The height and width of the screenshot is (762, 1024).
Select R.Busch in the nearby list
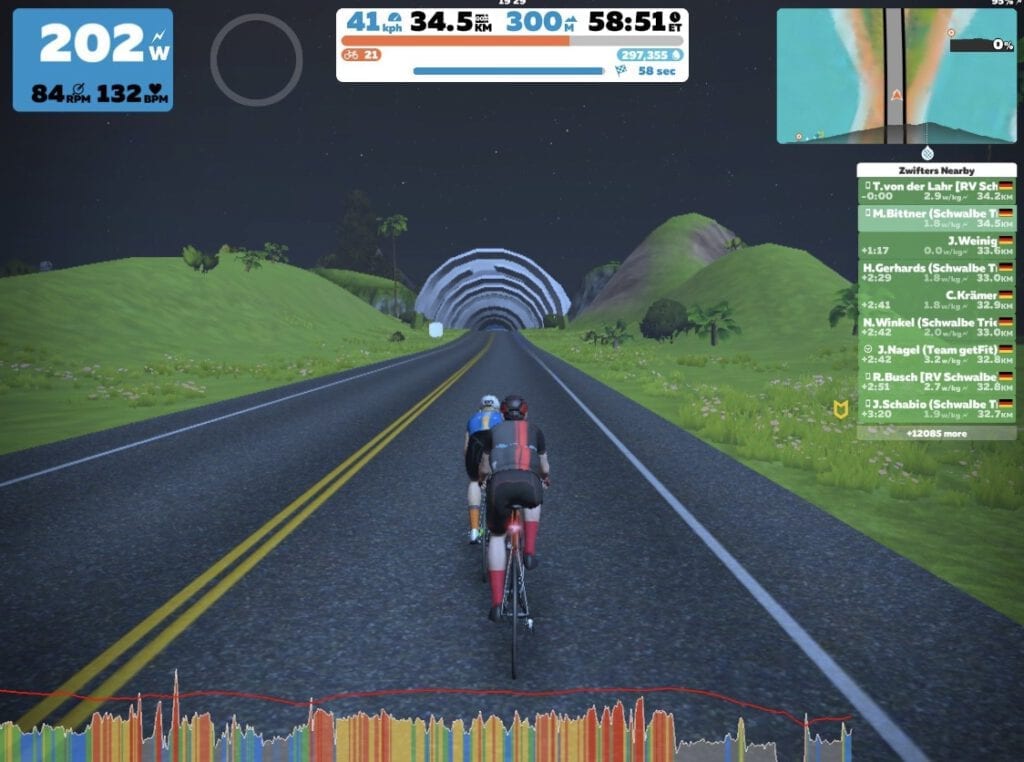(936, 382)
